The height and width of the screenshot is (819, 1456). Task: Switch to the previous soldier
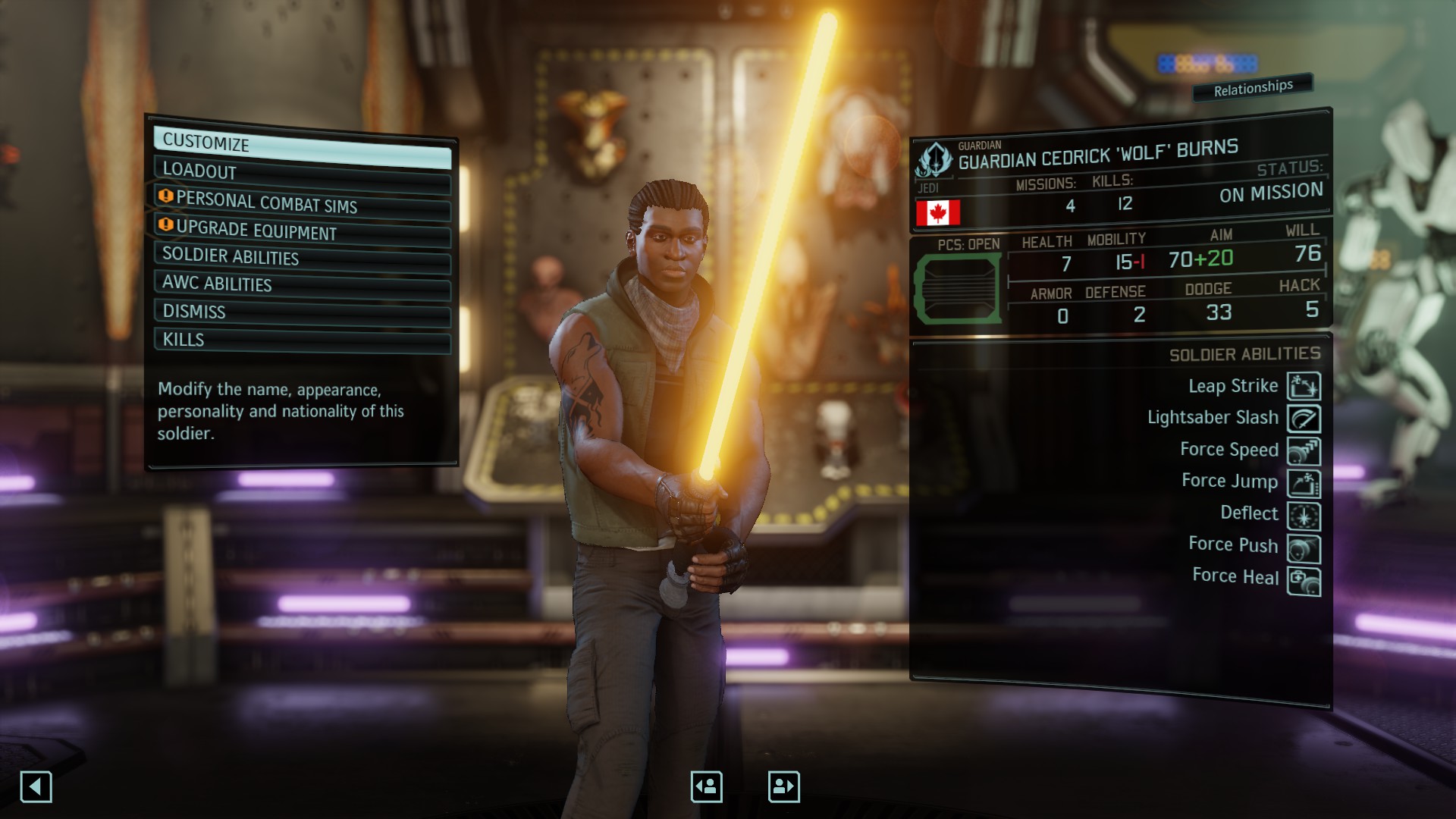(x=706, y=786)
